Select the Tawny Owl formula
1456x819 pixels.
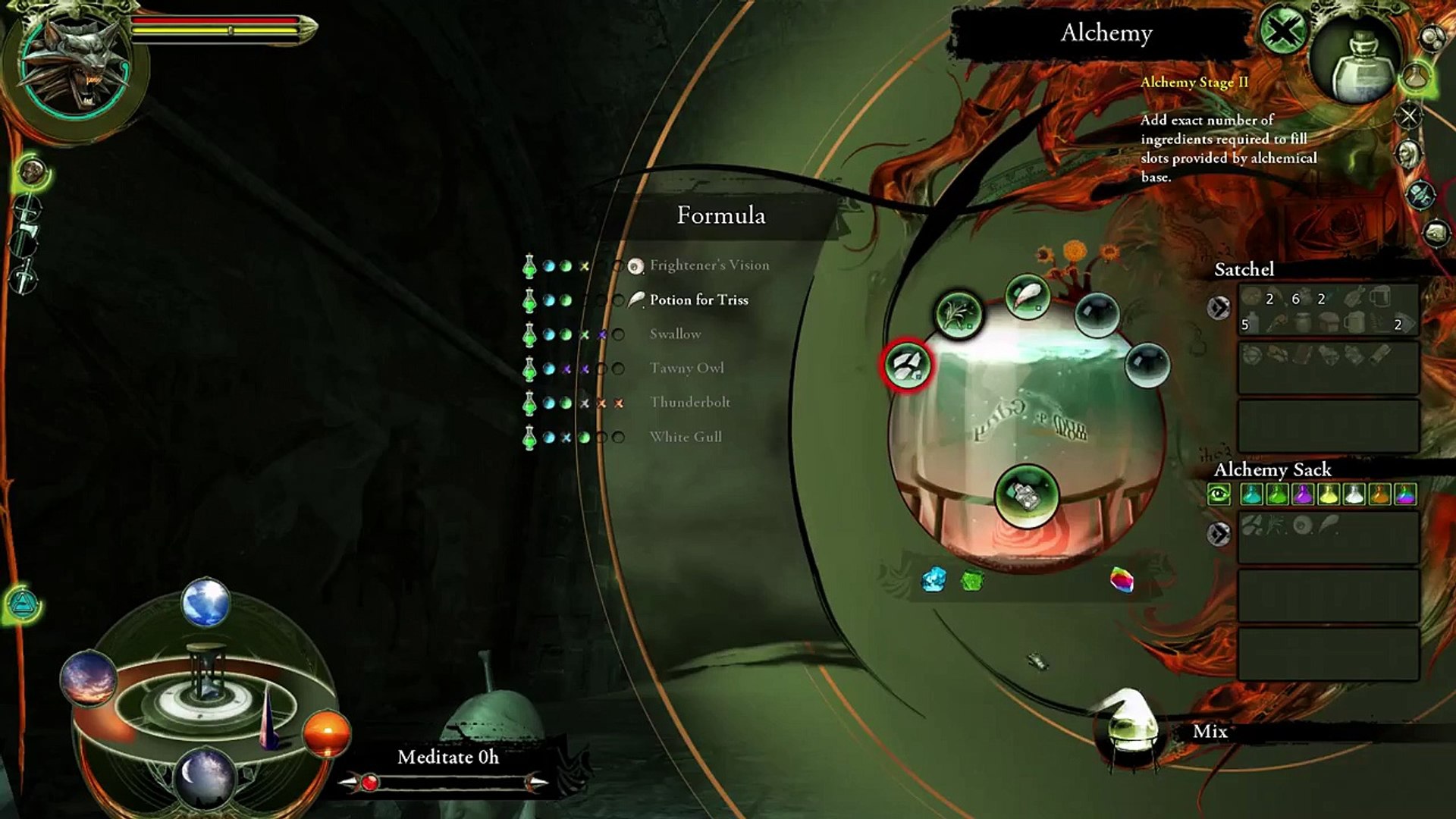686,368
